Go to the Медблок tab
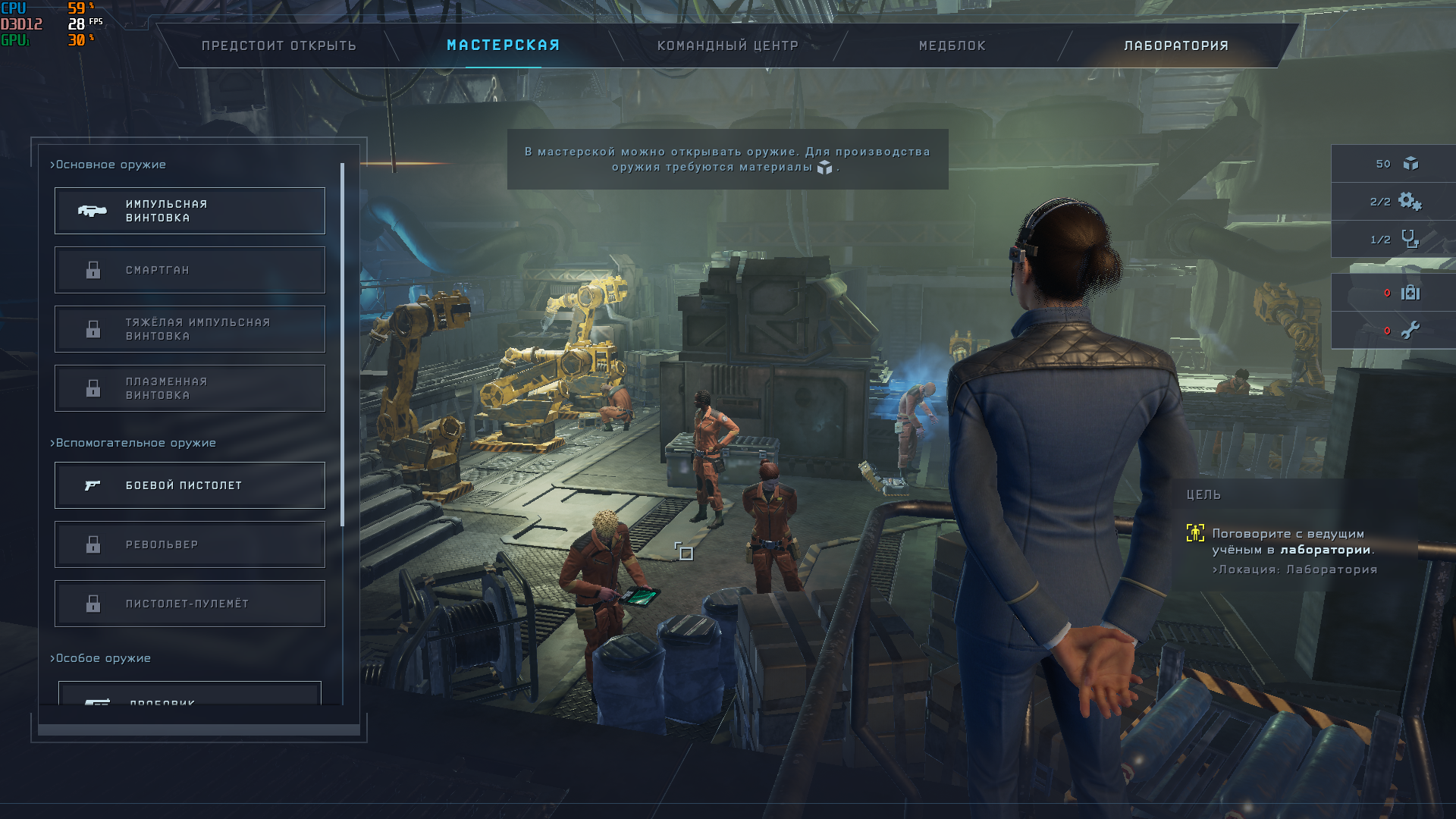1456x819 pixels. click(x=952, y=45)
